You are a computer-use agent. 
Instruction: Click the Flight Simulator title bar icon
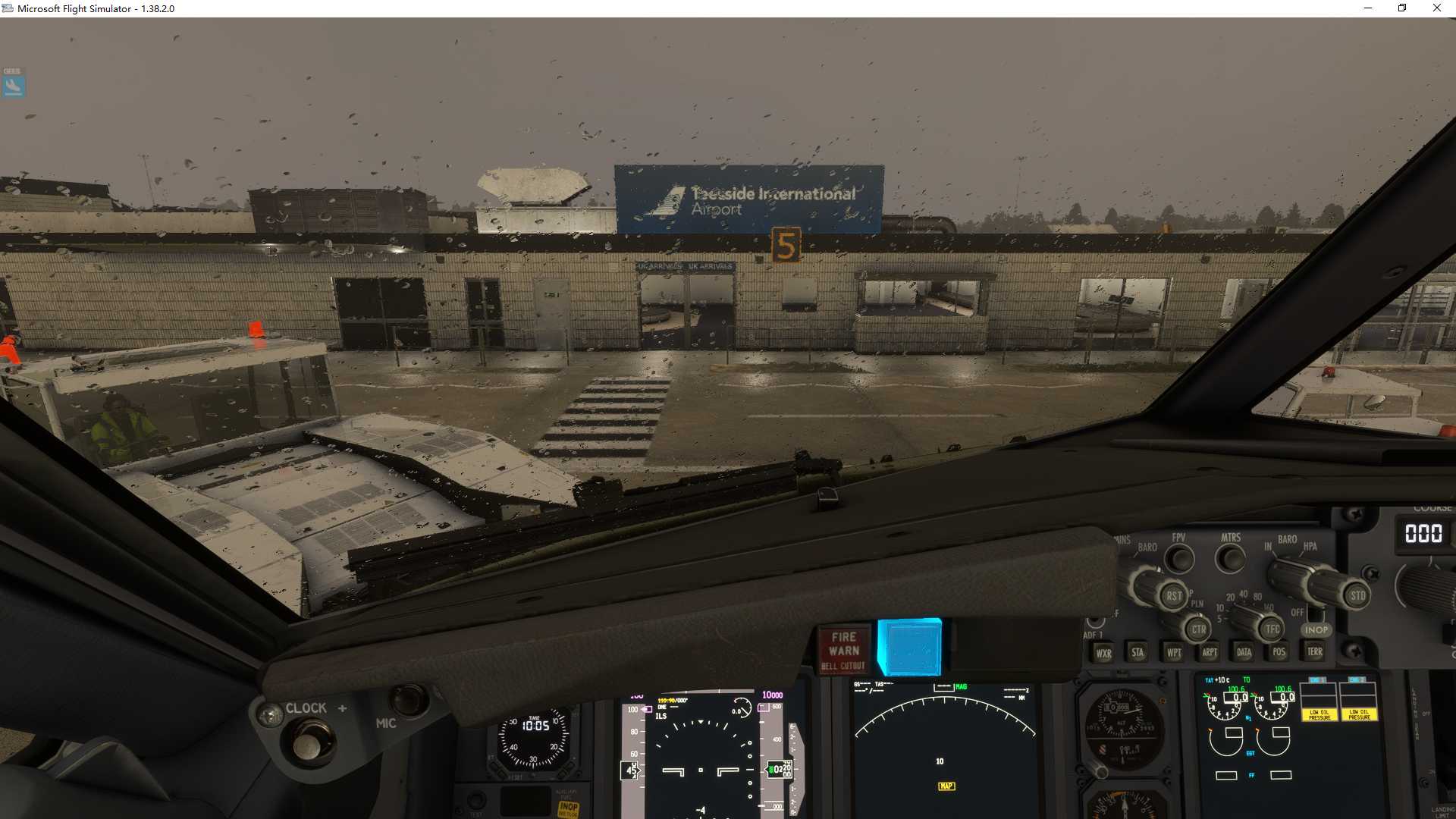(x=8, y=8)
